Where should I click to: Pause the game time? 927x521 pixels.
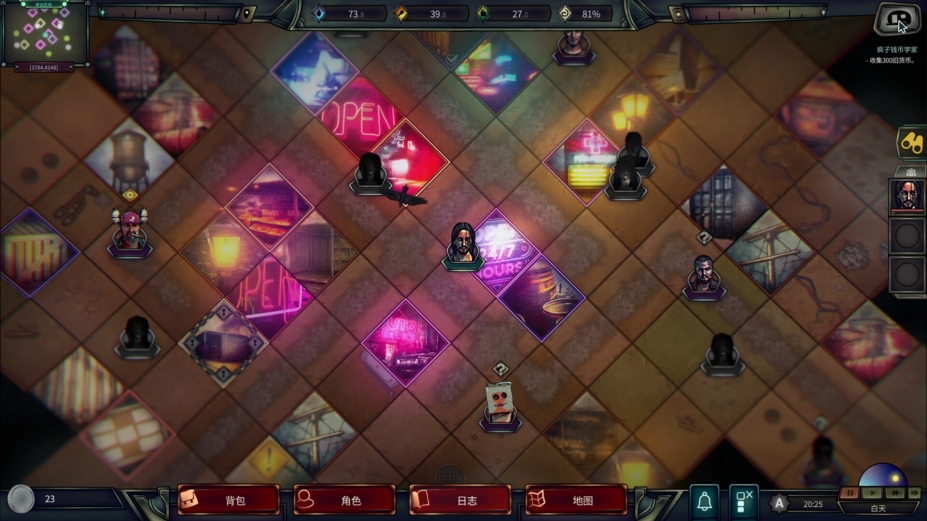[x=849, y=493]
